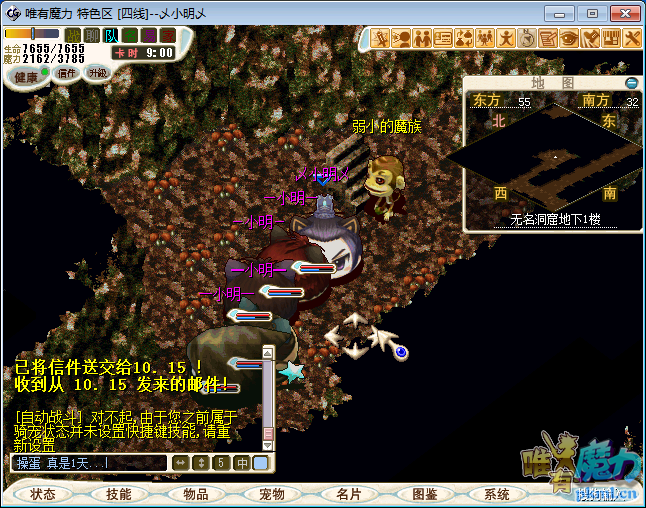Viewport: 646px width, 508px height.
Task: Toggle the 战 battle mode switch
Action: click(73, 35)
